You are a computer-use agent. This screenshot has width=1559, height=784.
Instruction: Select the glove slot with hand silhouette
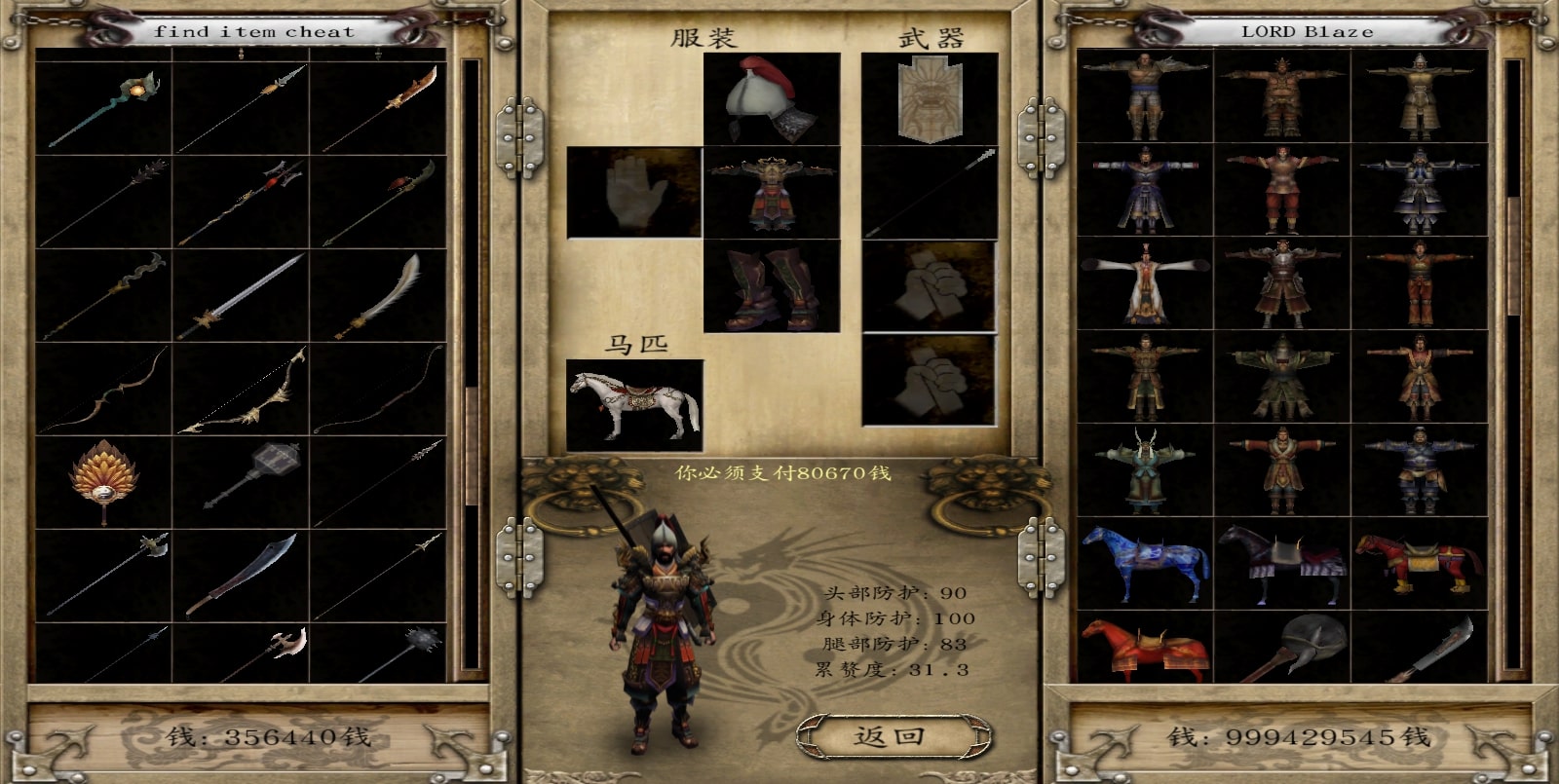coord(633,192)
